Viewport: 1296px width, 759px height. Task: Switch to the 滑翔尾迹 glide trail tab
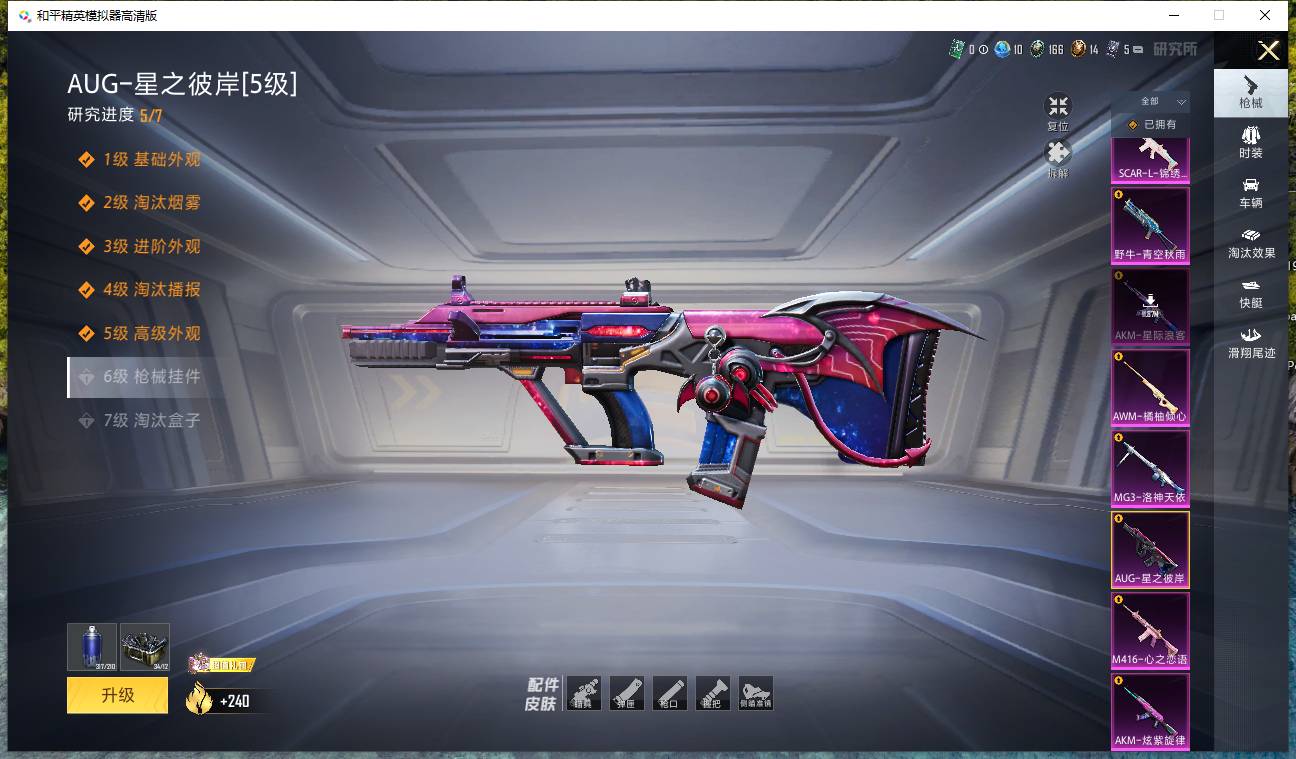1250,343
